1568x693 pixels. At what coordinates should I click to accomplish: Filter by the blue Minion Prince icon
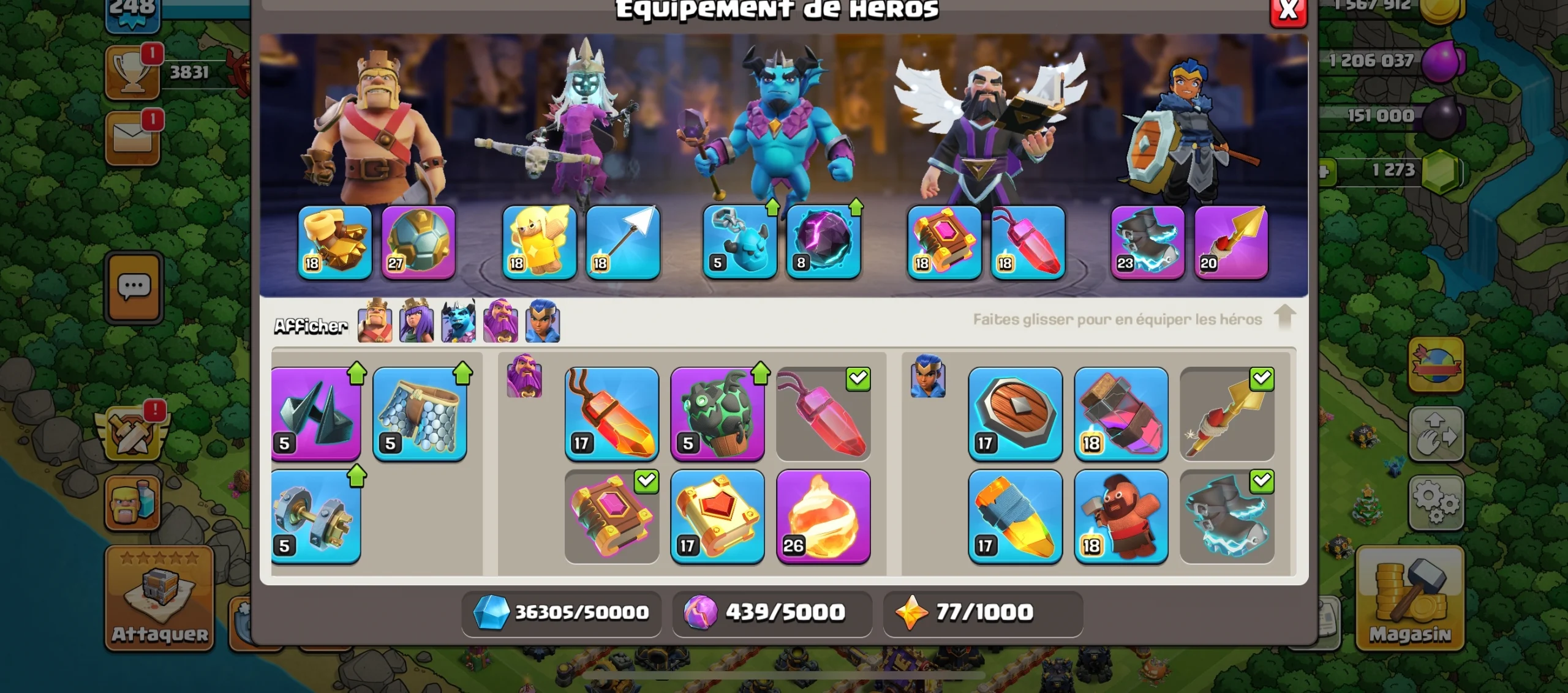coord(458,322)
